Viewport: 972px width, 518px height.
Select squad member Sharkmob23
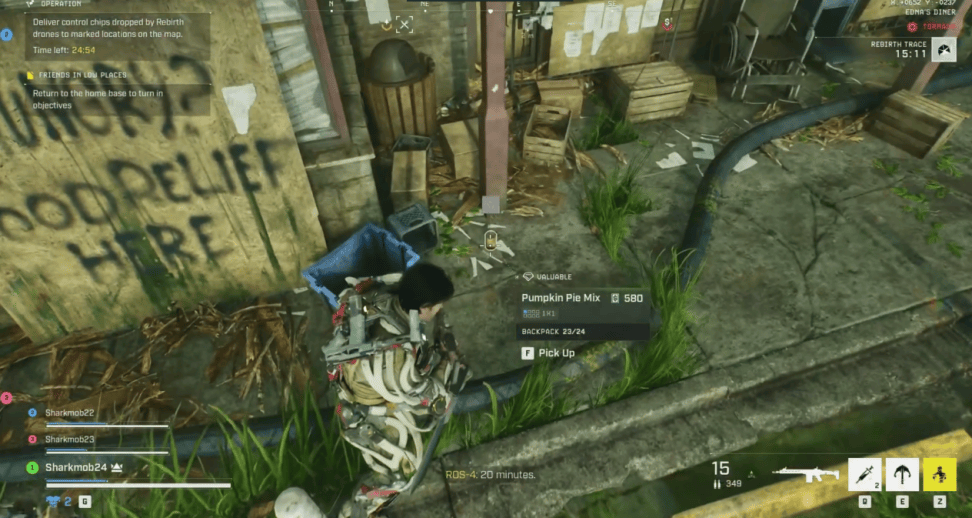[x=68, y=439]
